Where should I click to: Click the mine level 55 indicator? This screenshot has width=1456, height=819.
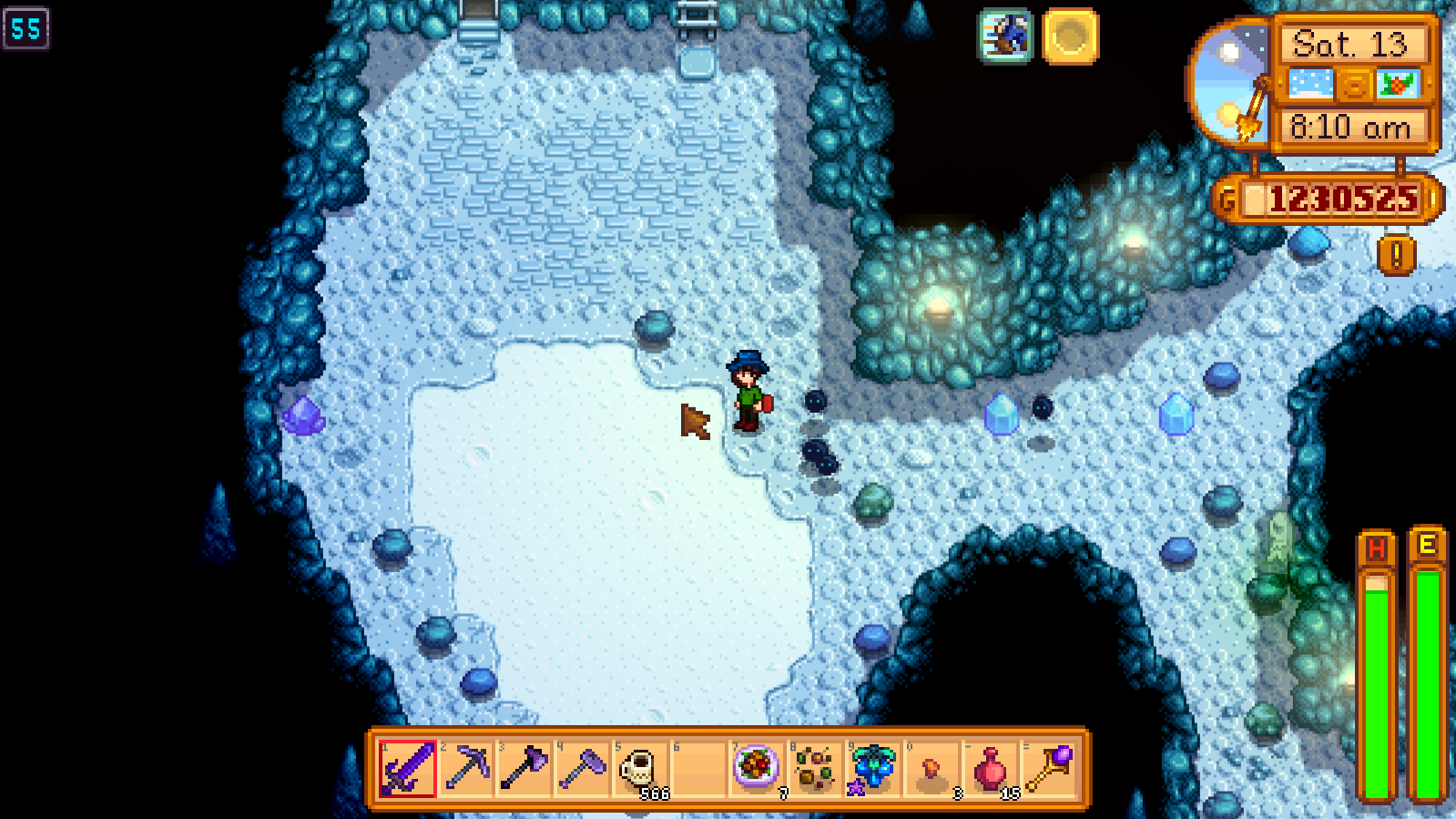point(26,28)
